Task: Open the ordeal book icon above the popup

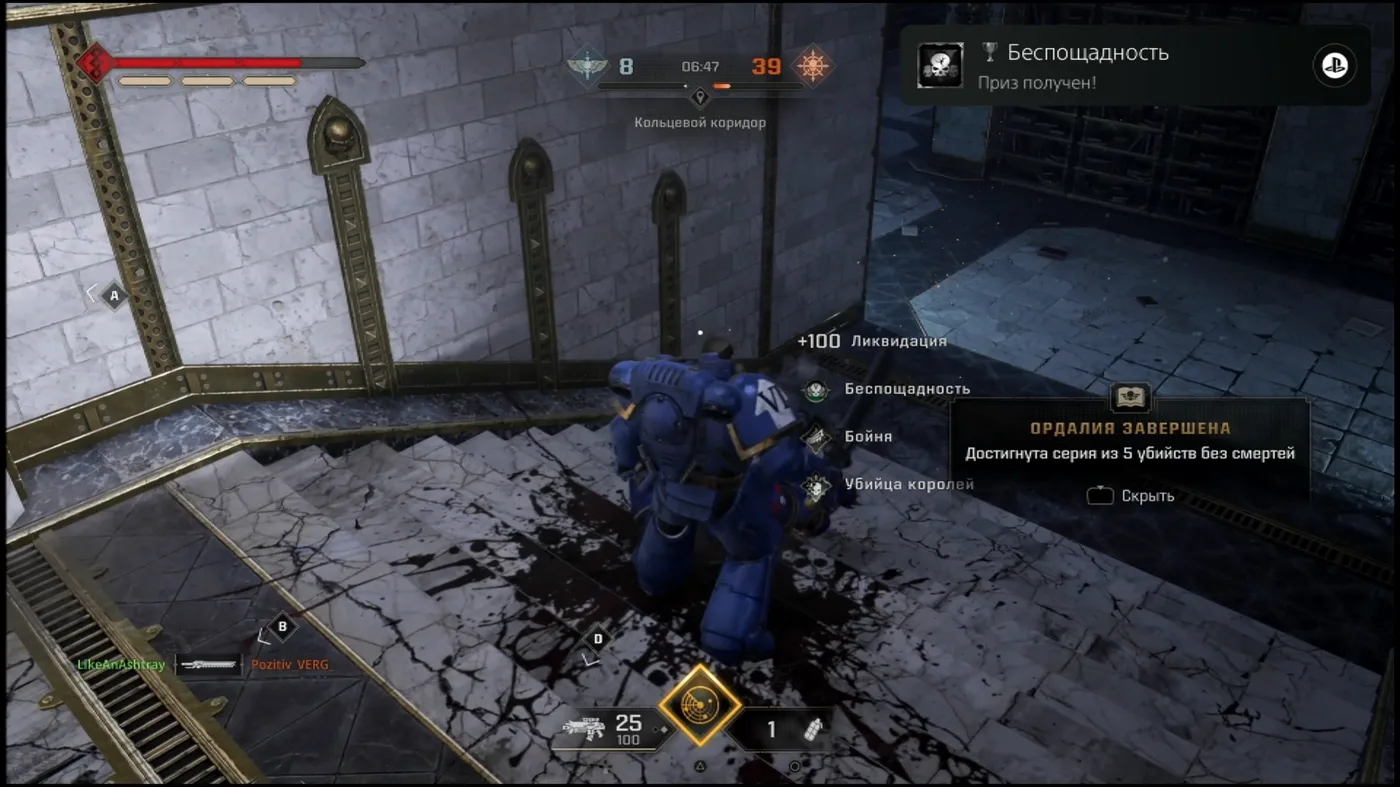Action: click(x=1129, y=397)
